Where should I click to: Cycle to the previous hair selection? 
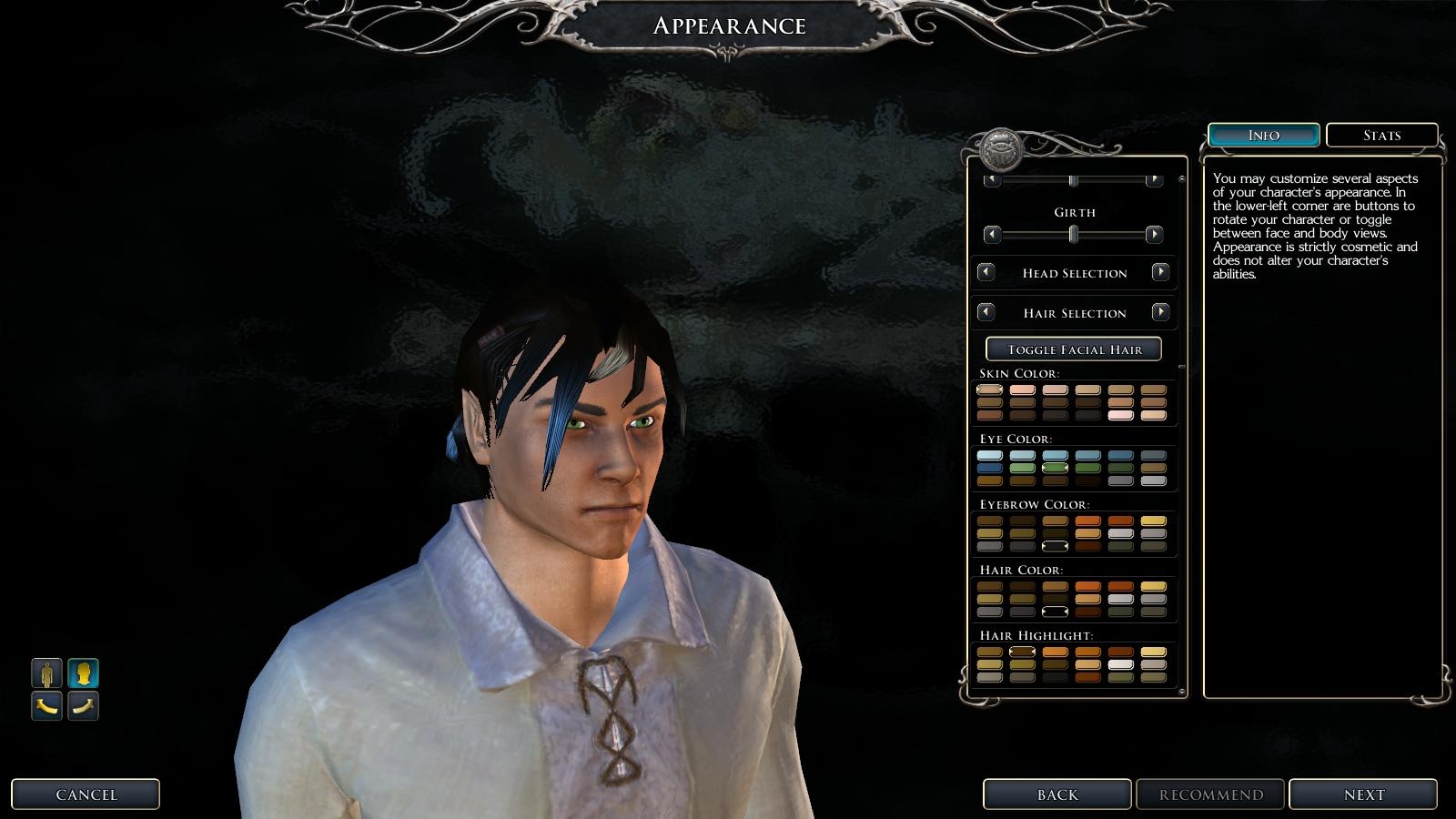coord(986,312)
